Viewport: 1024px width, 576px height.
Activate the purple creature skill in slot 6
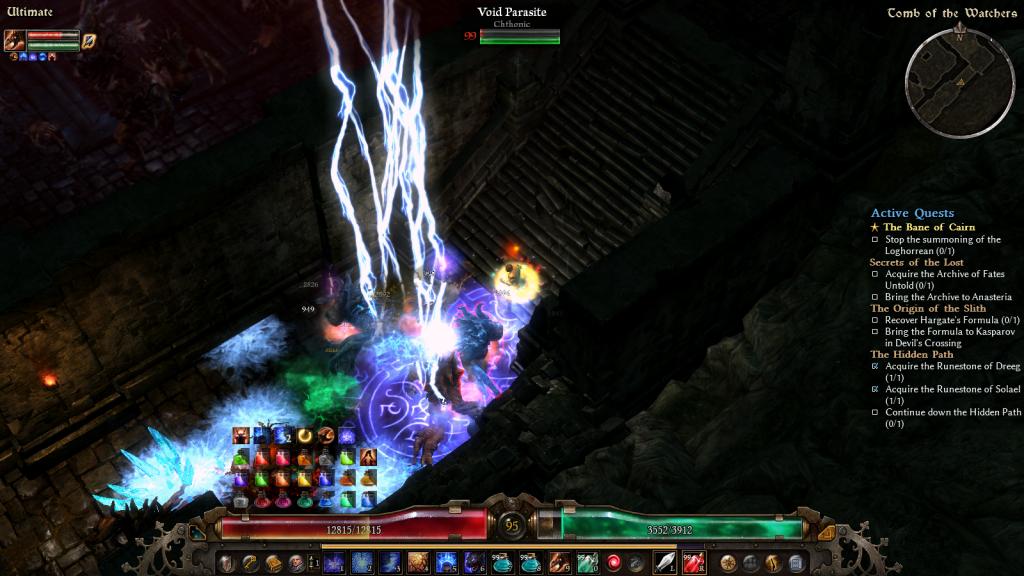(474, 563)
